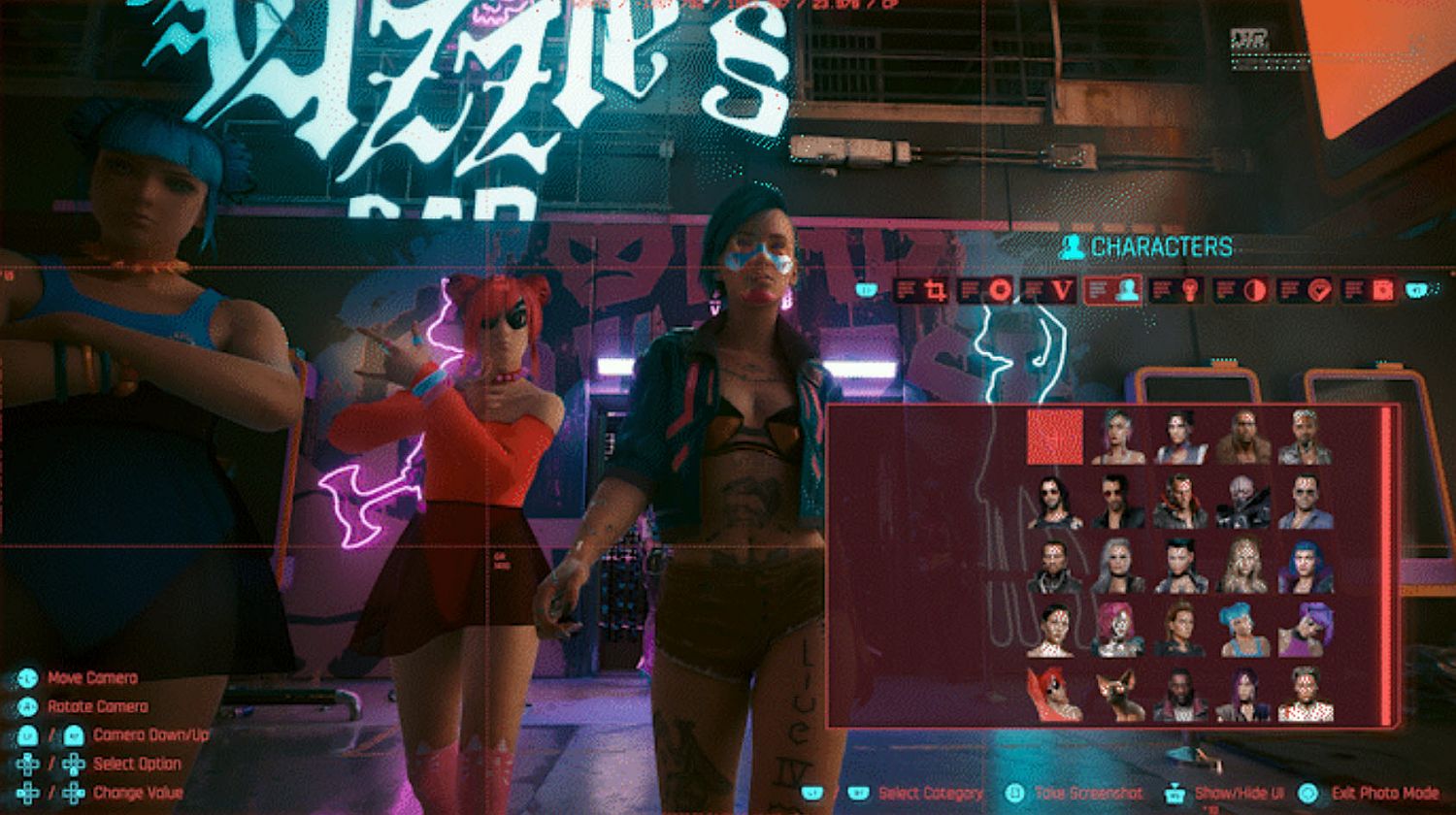The height and width of the screenshot is (815, 1456).
Task: Choose the red-haired eyepatch girl portrait
Action: (x=1055, y=693)
